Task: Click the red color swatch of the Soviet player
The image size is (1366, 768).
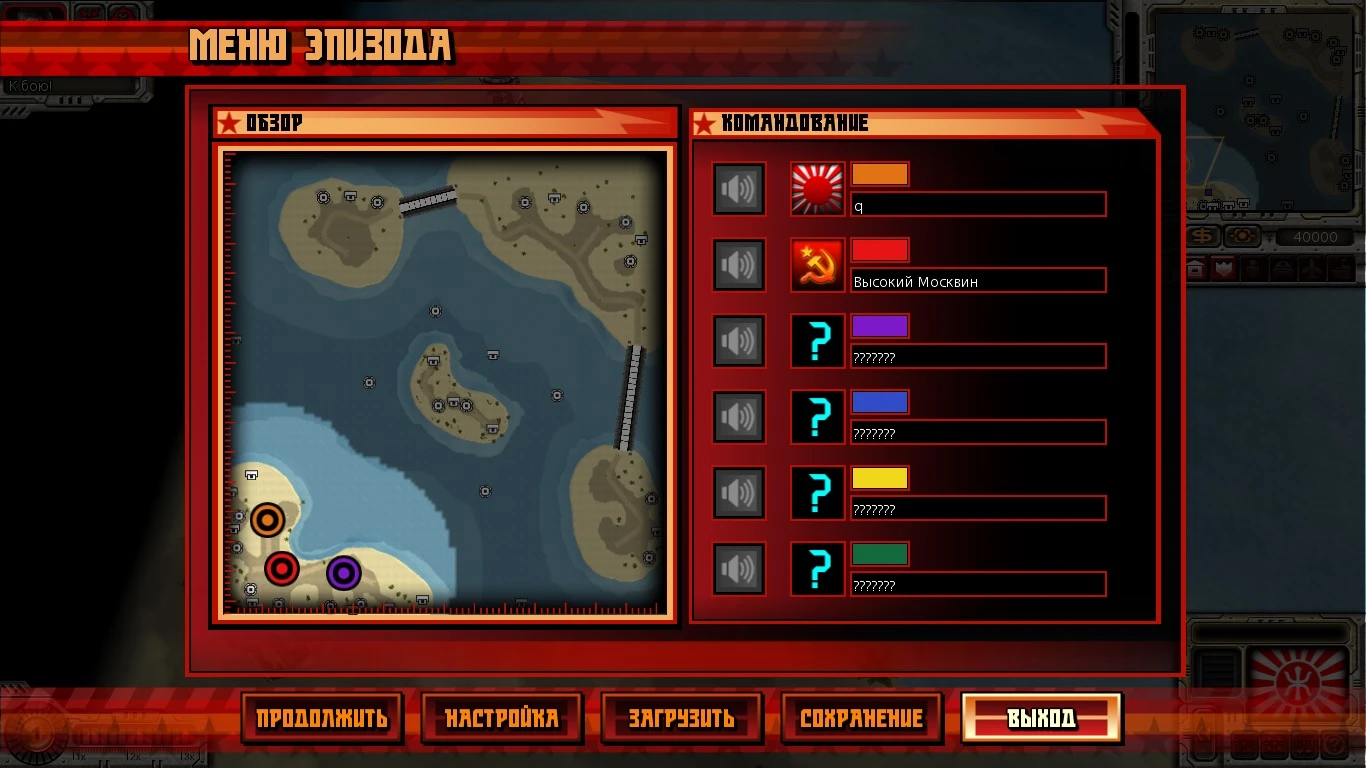Action: click(879, 249)
